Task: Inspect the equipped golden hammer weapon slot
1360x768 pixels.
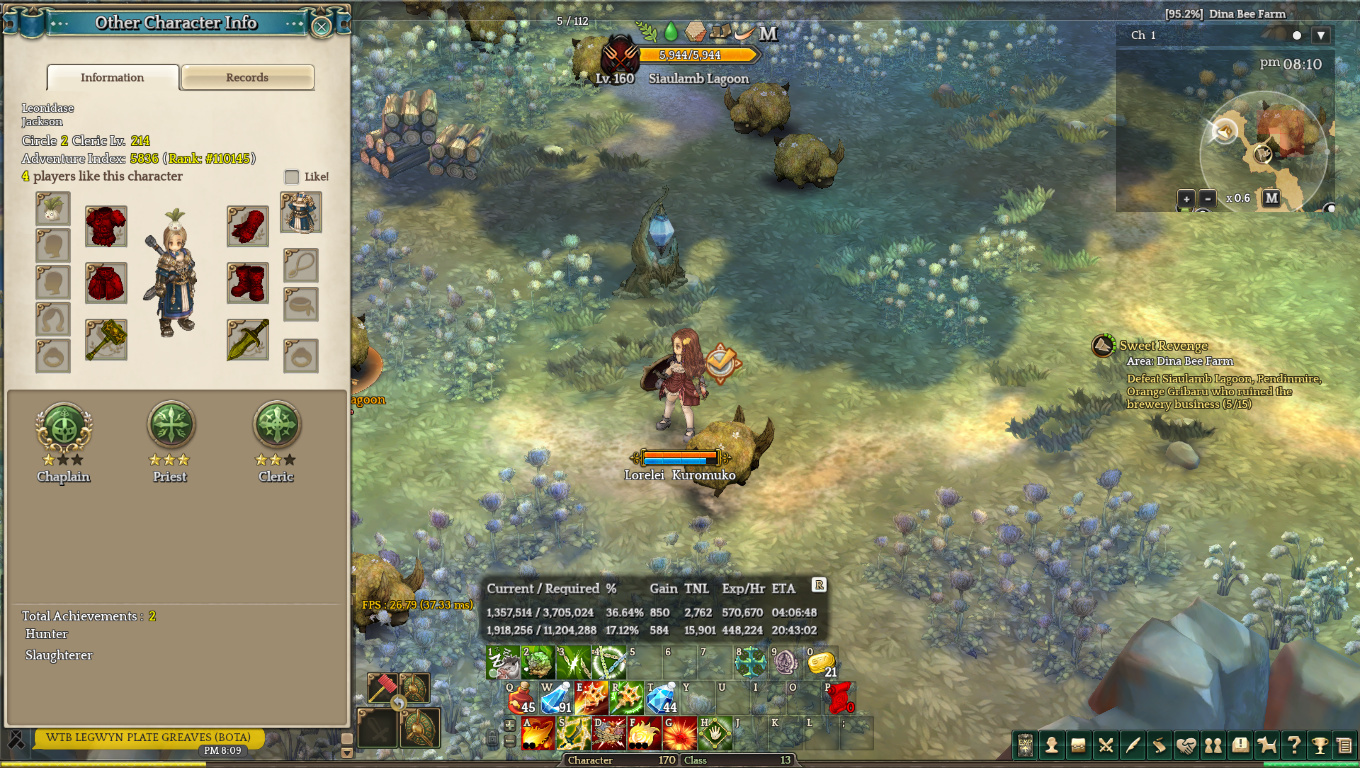Action: pyautogui.click(x=106, y=340)
